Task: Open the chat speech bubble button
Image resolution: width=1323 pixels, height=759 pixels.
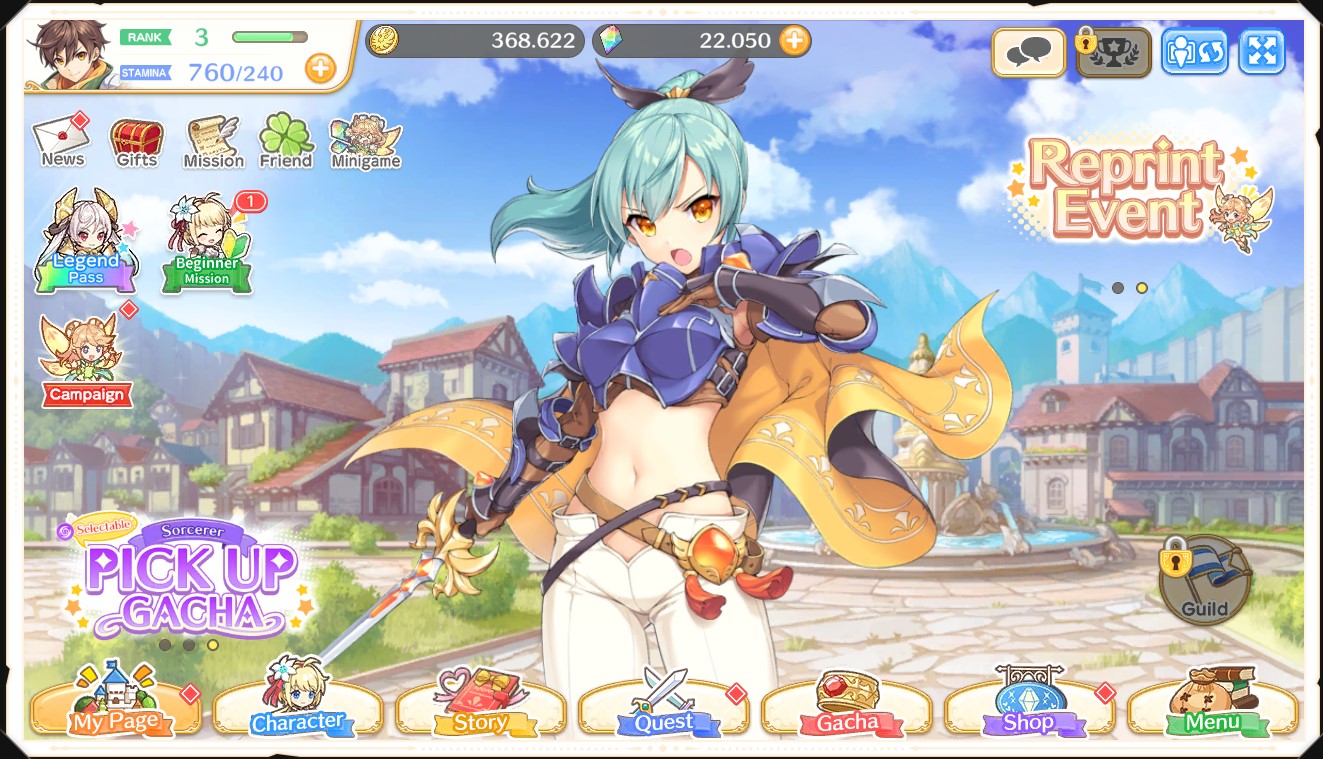Action: click(x=1028, y=52)
